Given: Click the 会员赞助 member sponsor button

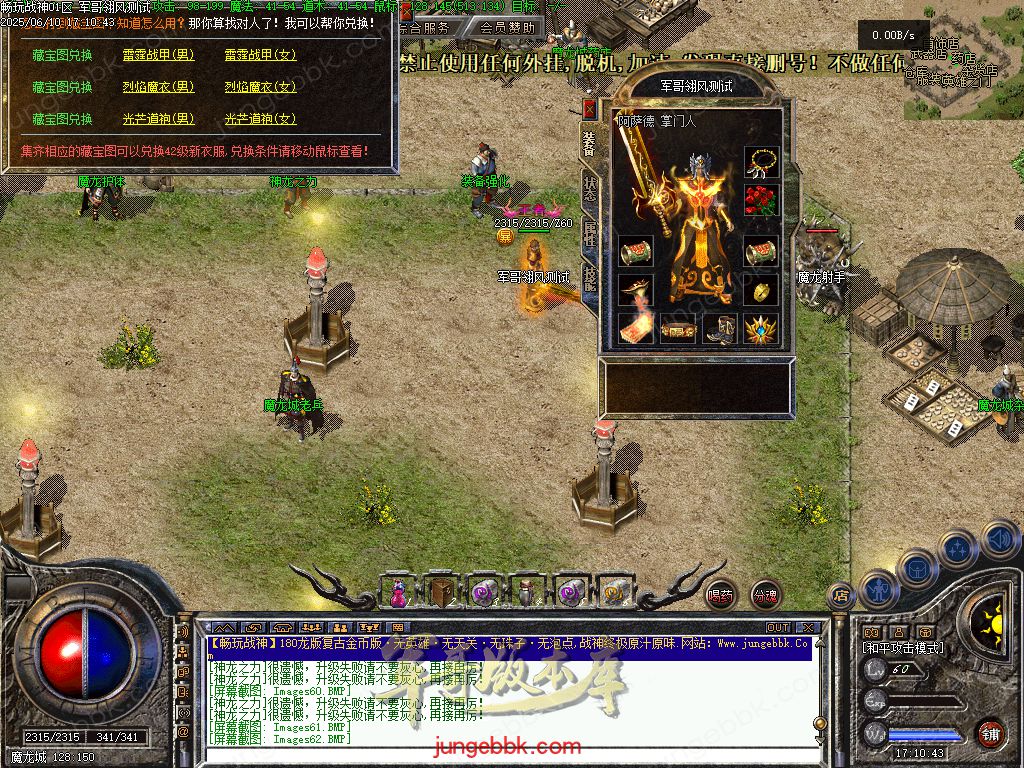Looking at the screenshot, I should [507, 27].
